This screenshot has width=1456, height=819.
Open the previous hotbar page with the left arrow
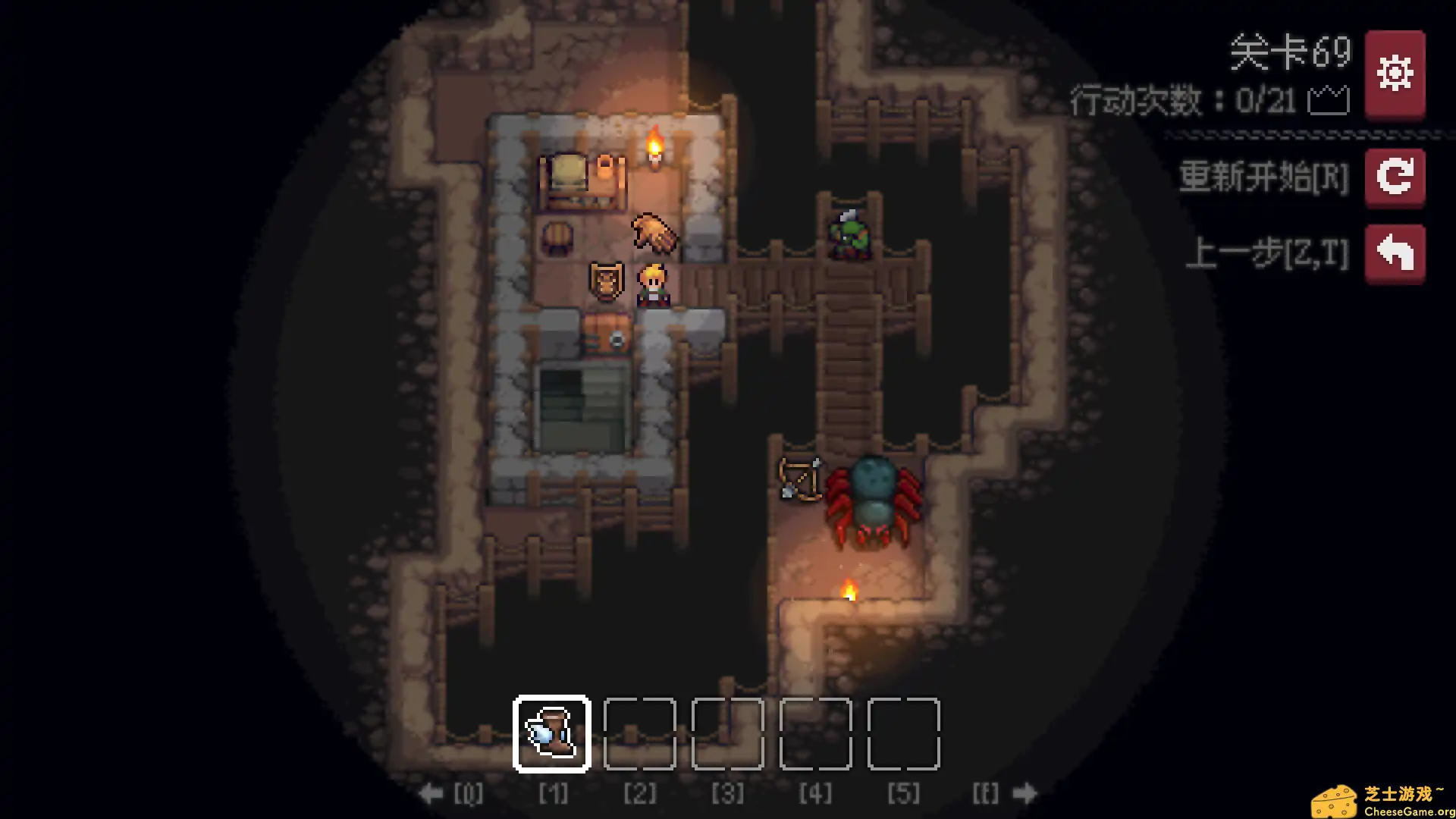pos(432,793)
